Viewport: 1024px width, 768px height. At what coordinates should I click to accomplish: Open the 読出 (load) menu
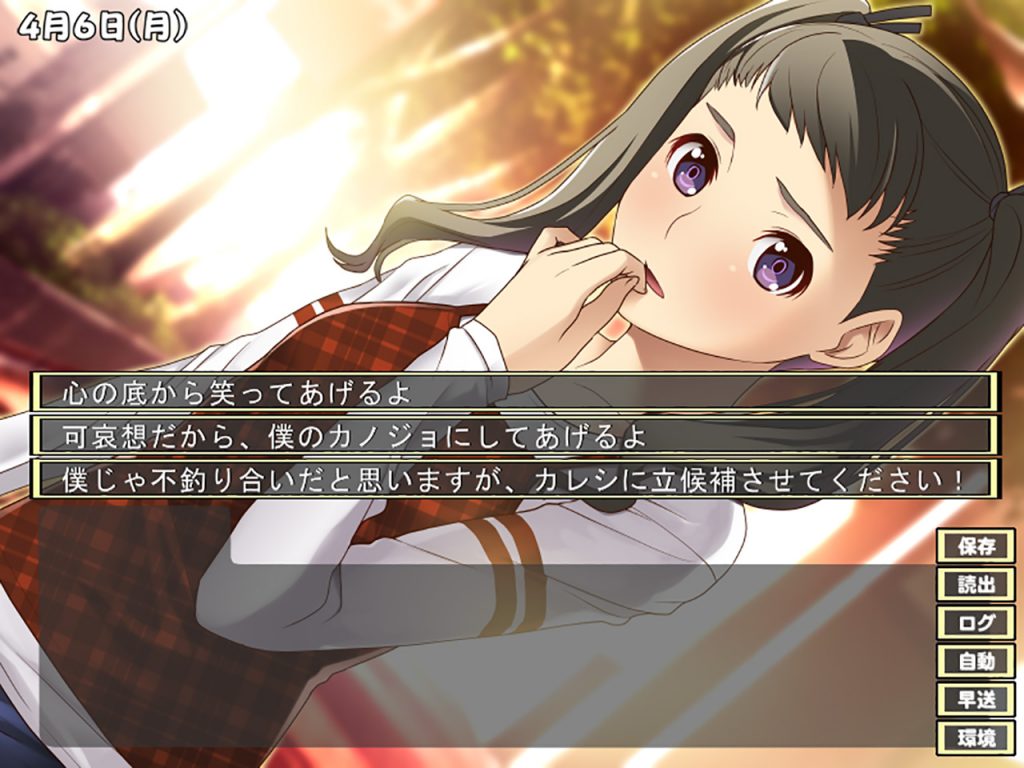975,584
